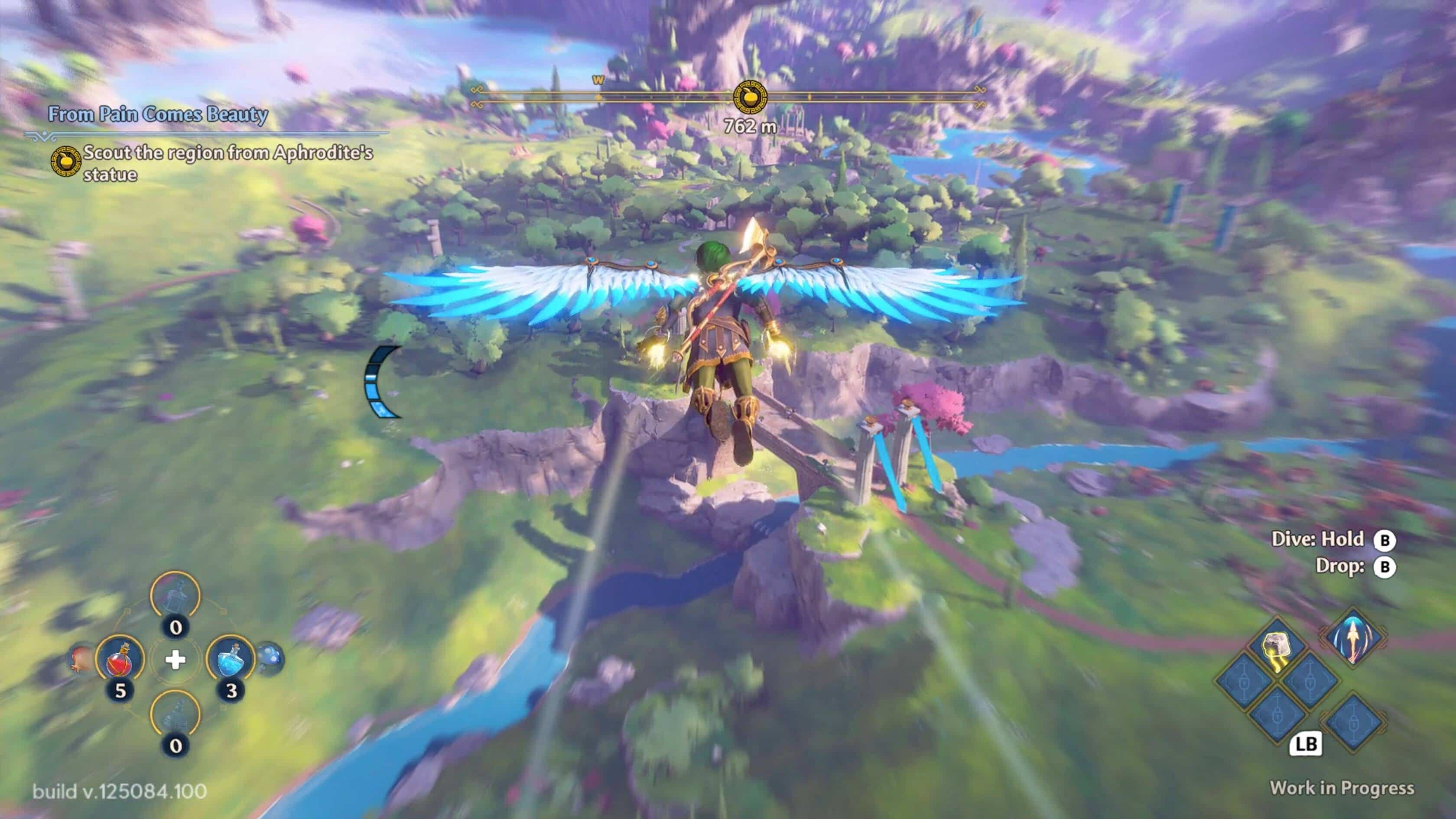This screenshot has height=819, width=1456.
Task: Select the pomegranate icon beside the red potion
Action: point(80,660)
